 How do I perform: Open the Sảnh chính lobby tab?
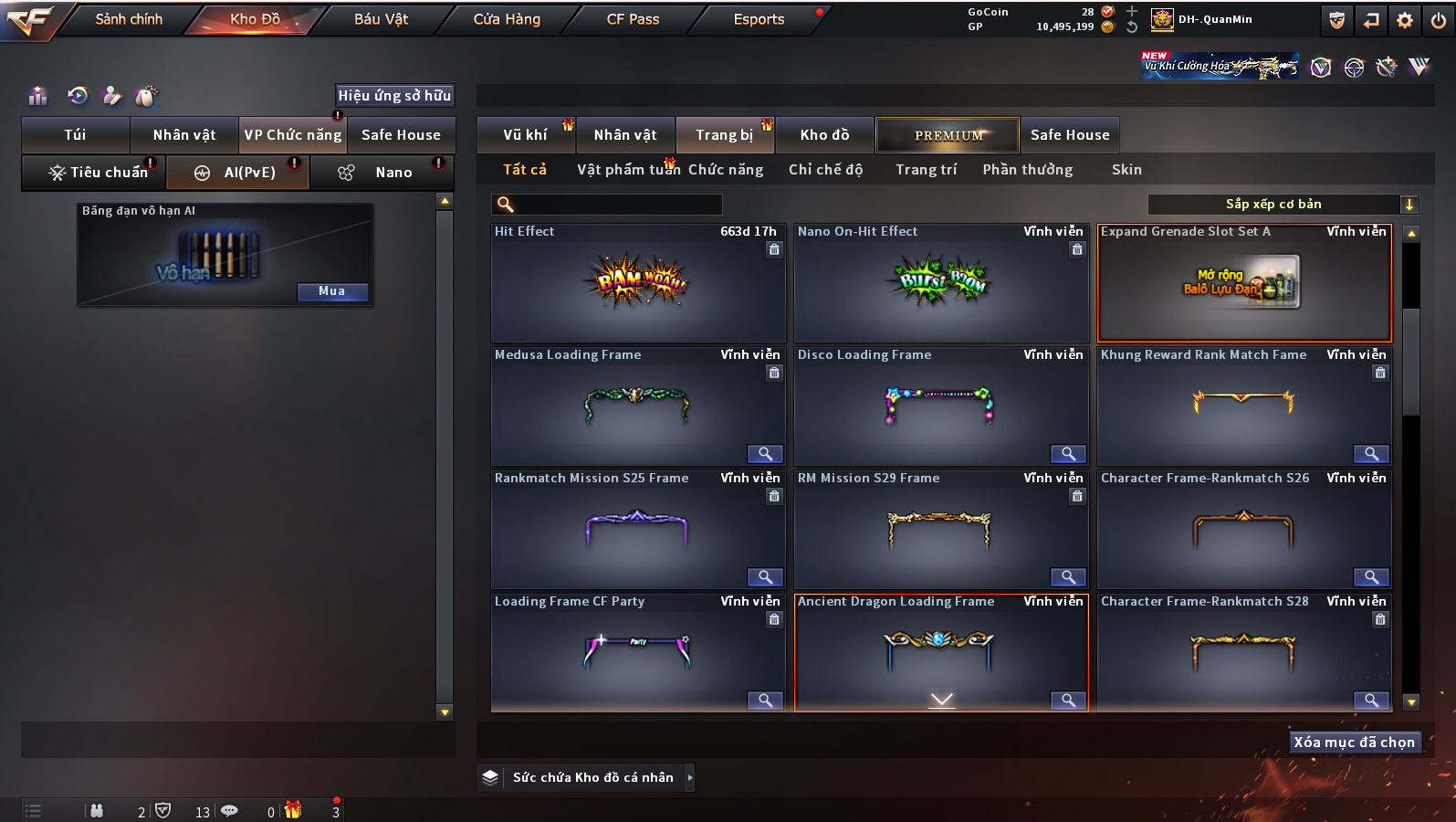[129, 19]
